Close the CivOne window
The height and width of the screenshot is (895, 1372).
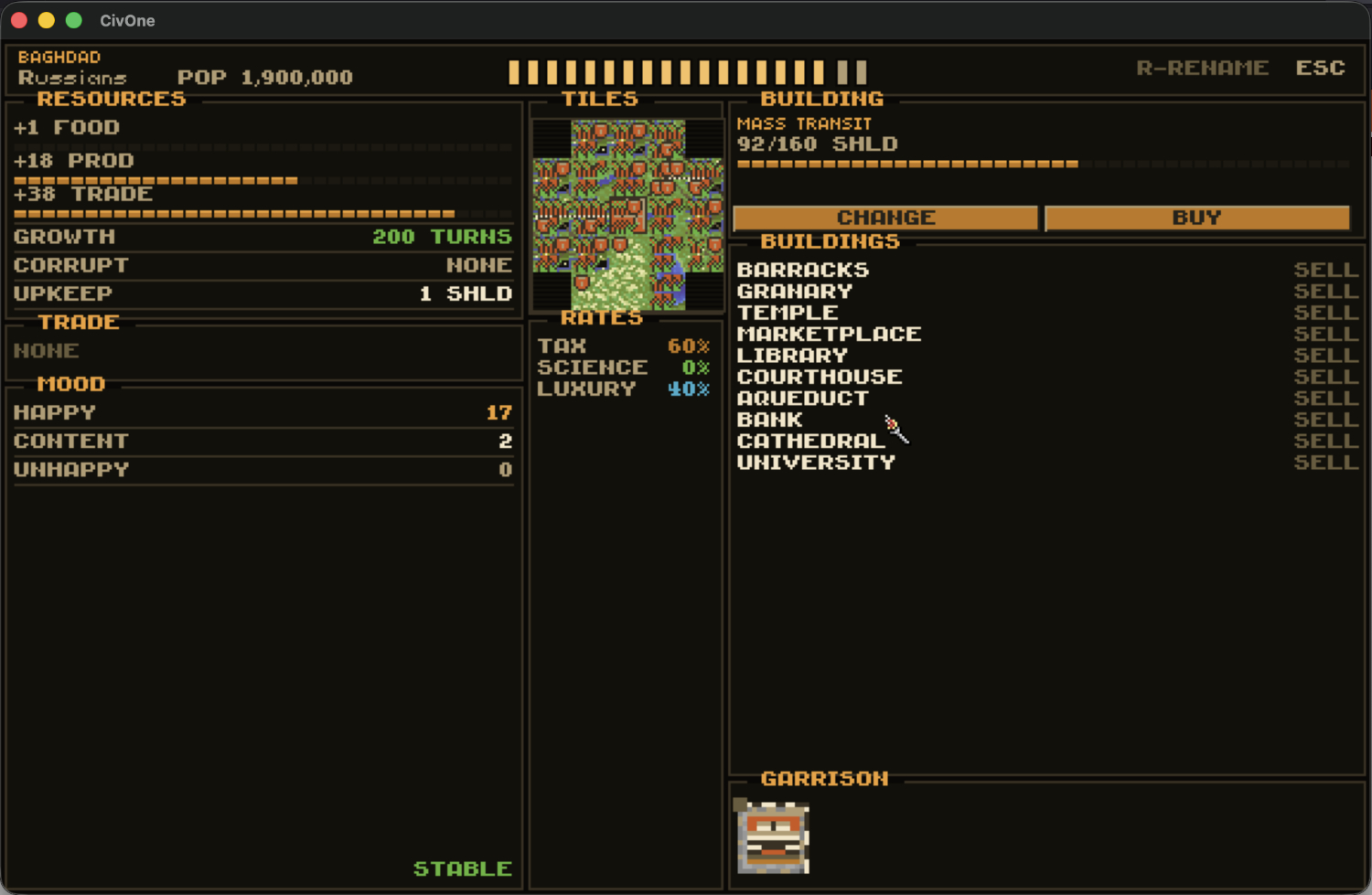click(x=19, y=20)
